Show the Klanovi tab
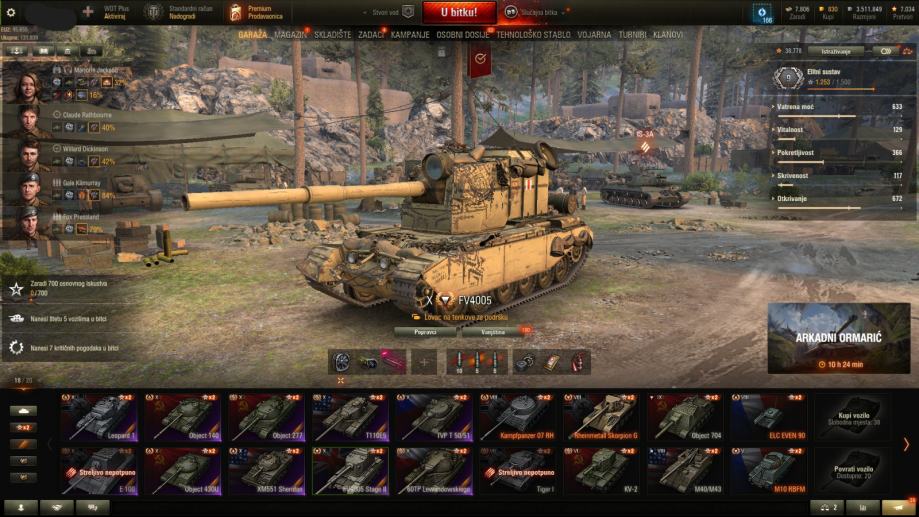 pyautogui.click(x=668, y=34)
